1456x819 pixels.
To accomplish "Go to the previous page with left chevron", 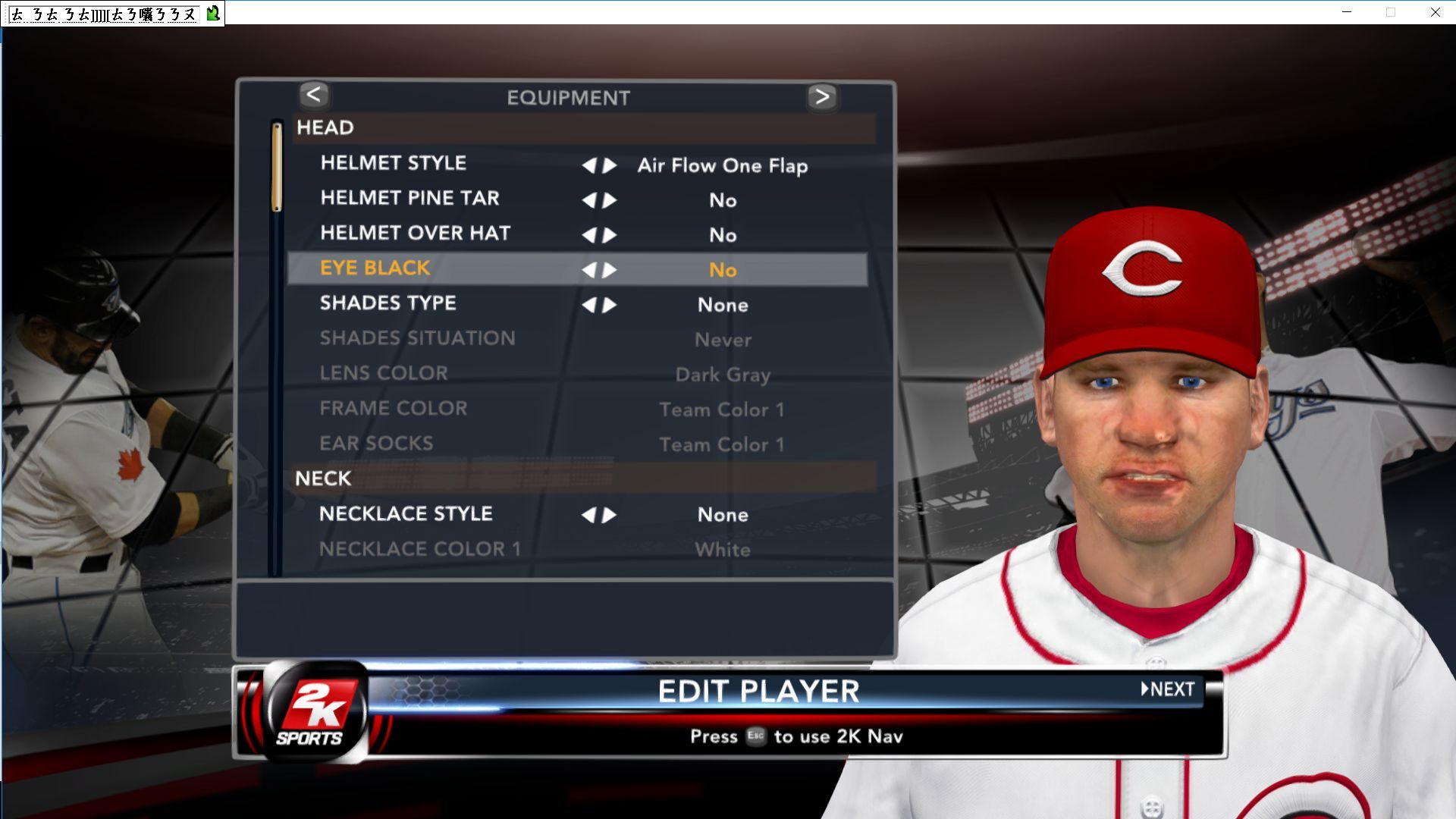I will point(314,96).
